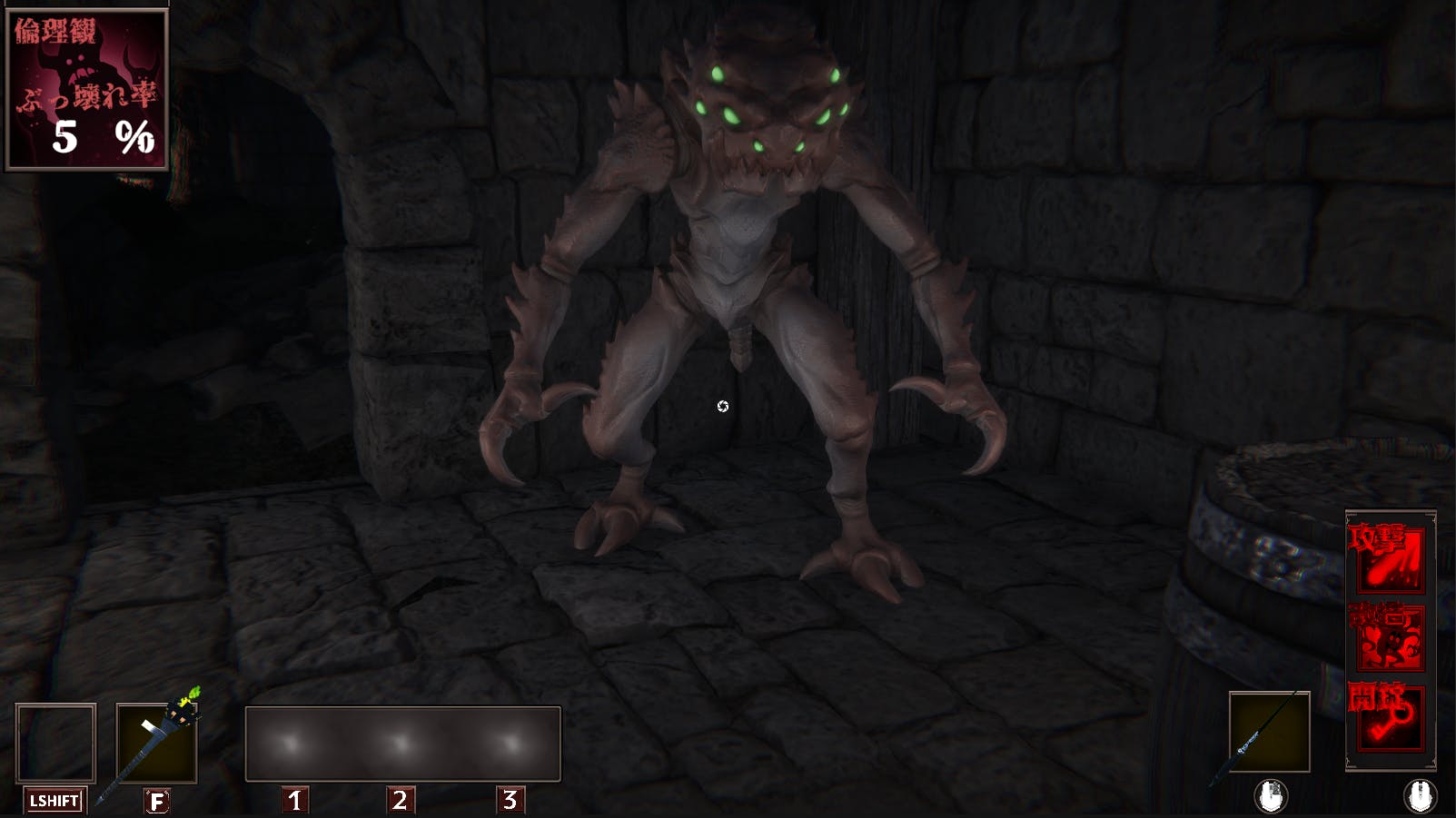The height and width of the screenshot is (818, 1456).
Task: Select the green-flame torch slot
Action: [156, 743]
